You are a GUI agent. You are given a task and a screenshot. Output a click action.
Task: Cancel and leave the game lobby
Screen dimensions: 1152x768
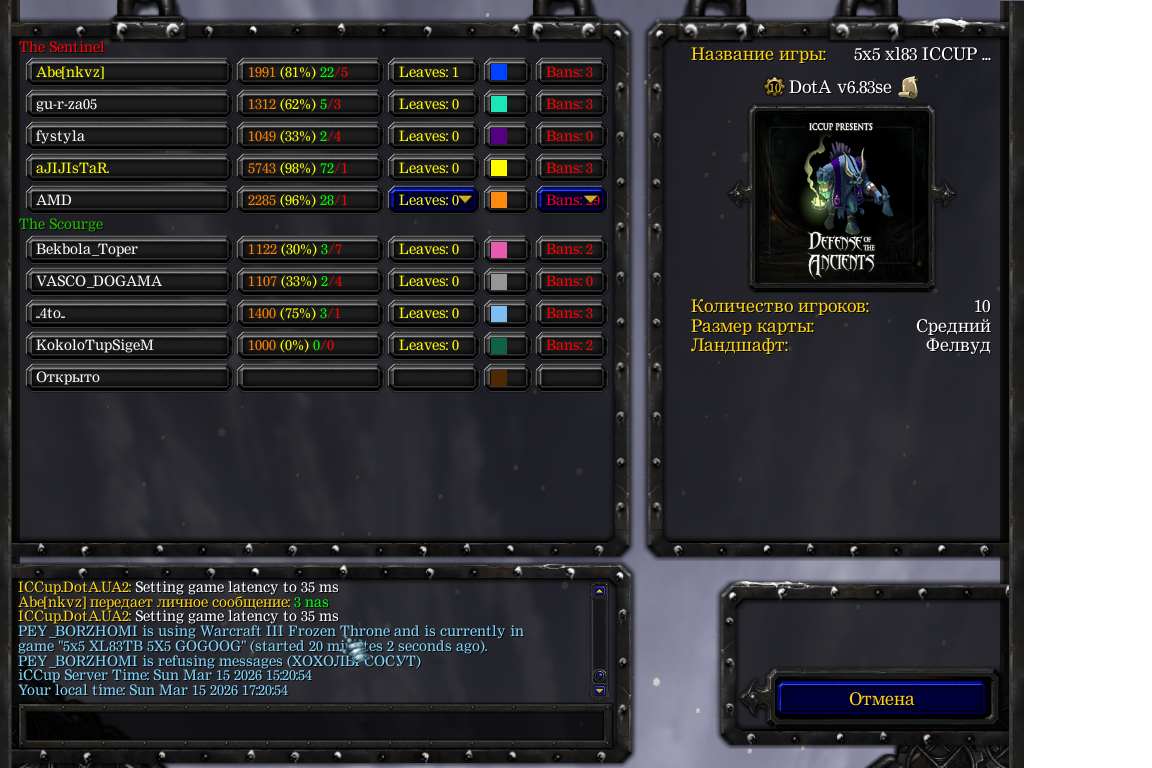point(881,699)
